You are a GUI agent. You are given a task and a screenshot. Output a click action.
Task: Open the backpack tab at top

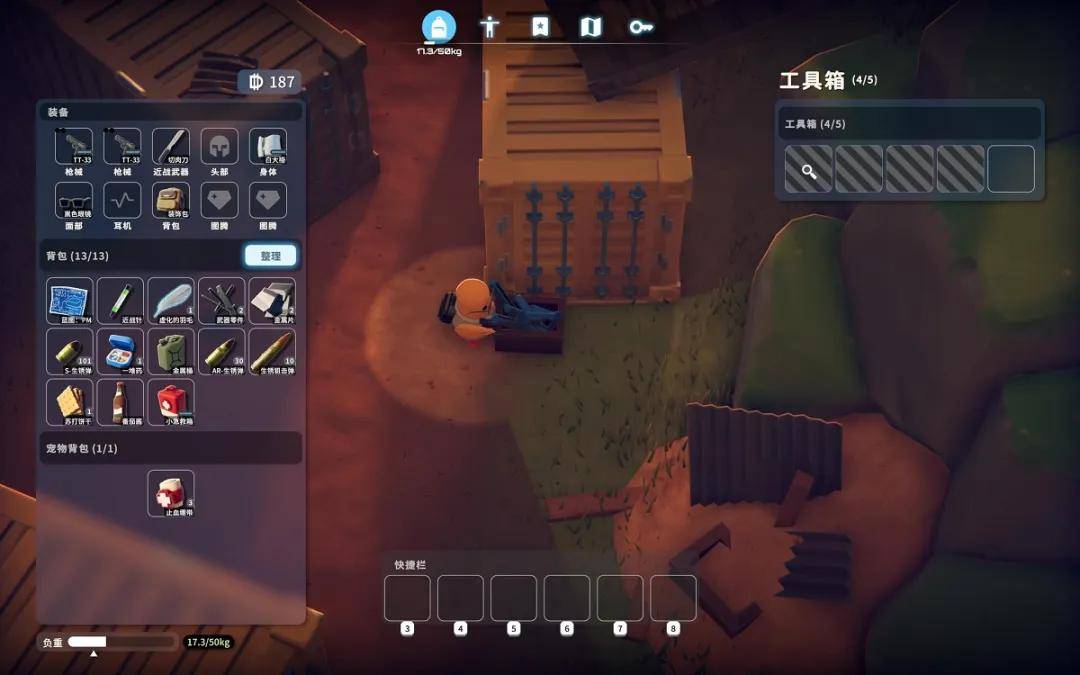pyautogui.click(x=439, y=27)
